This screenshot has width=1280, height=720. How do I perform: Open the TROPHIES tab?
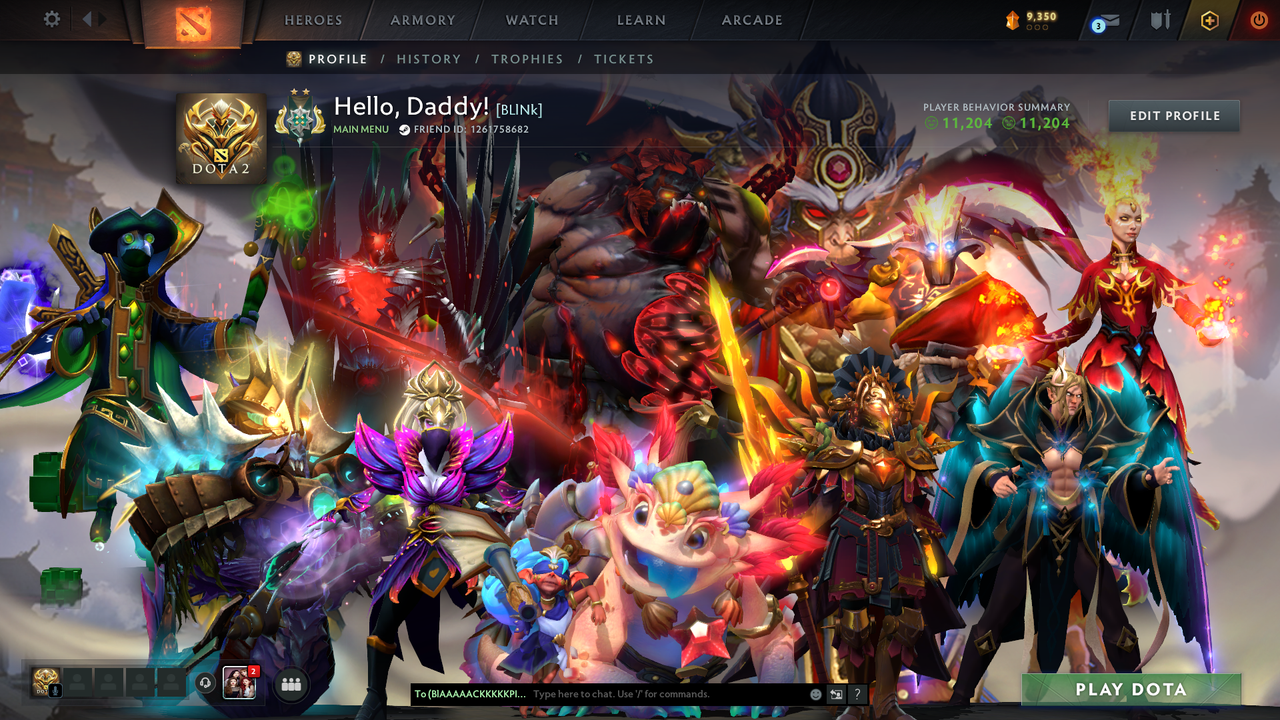point(528,59)
